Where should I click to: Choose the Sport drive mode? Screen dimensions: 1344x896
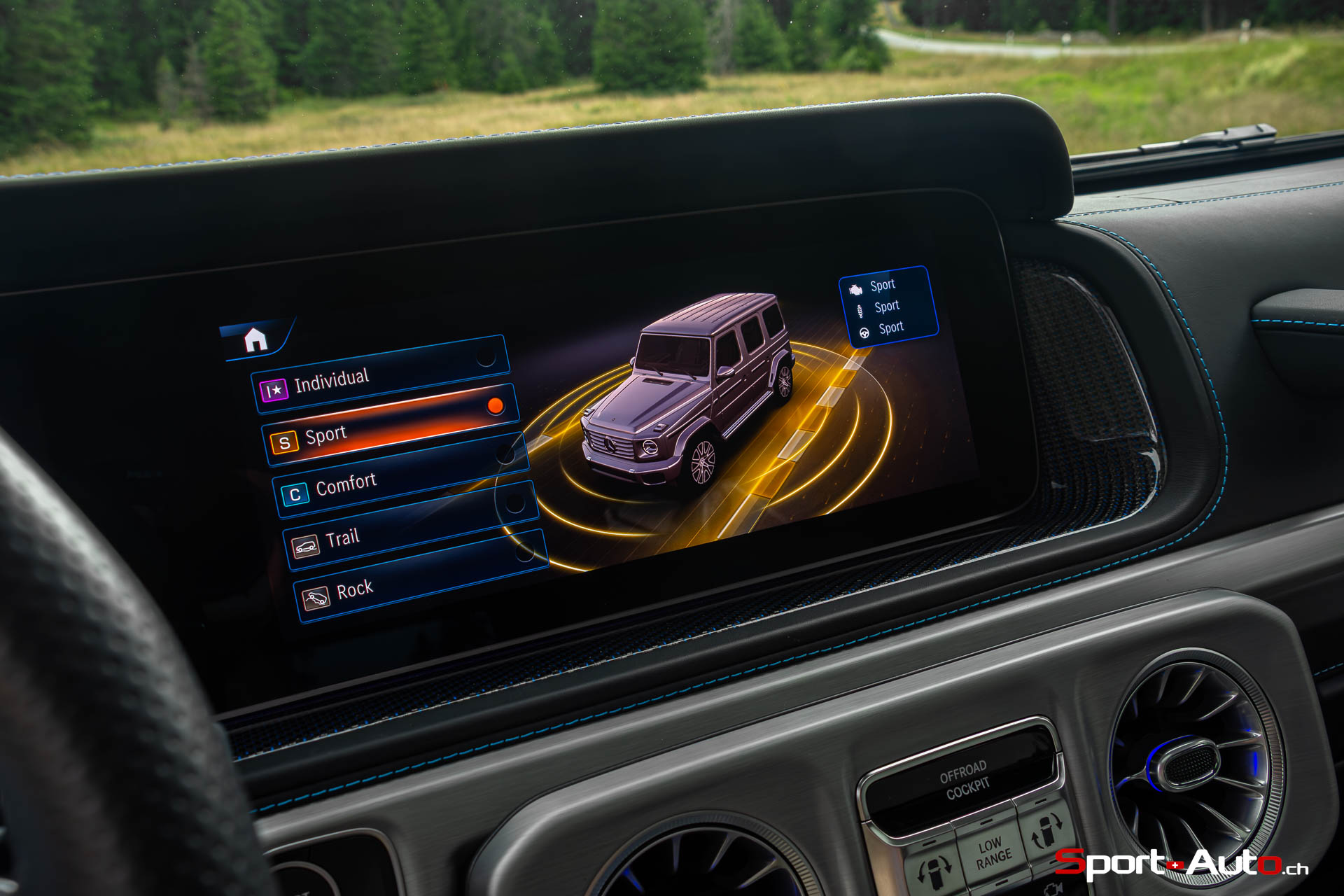click(390, 425)
